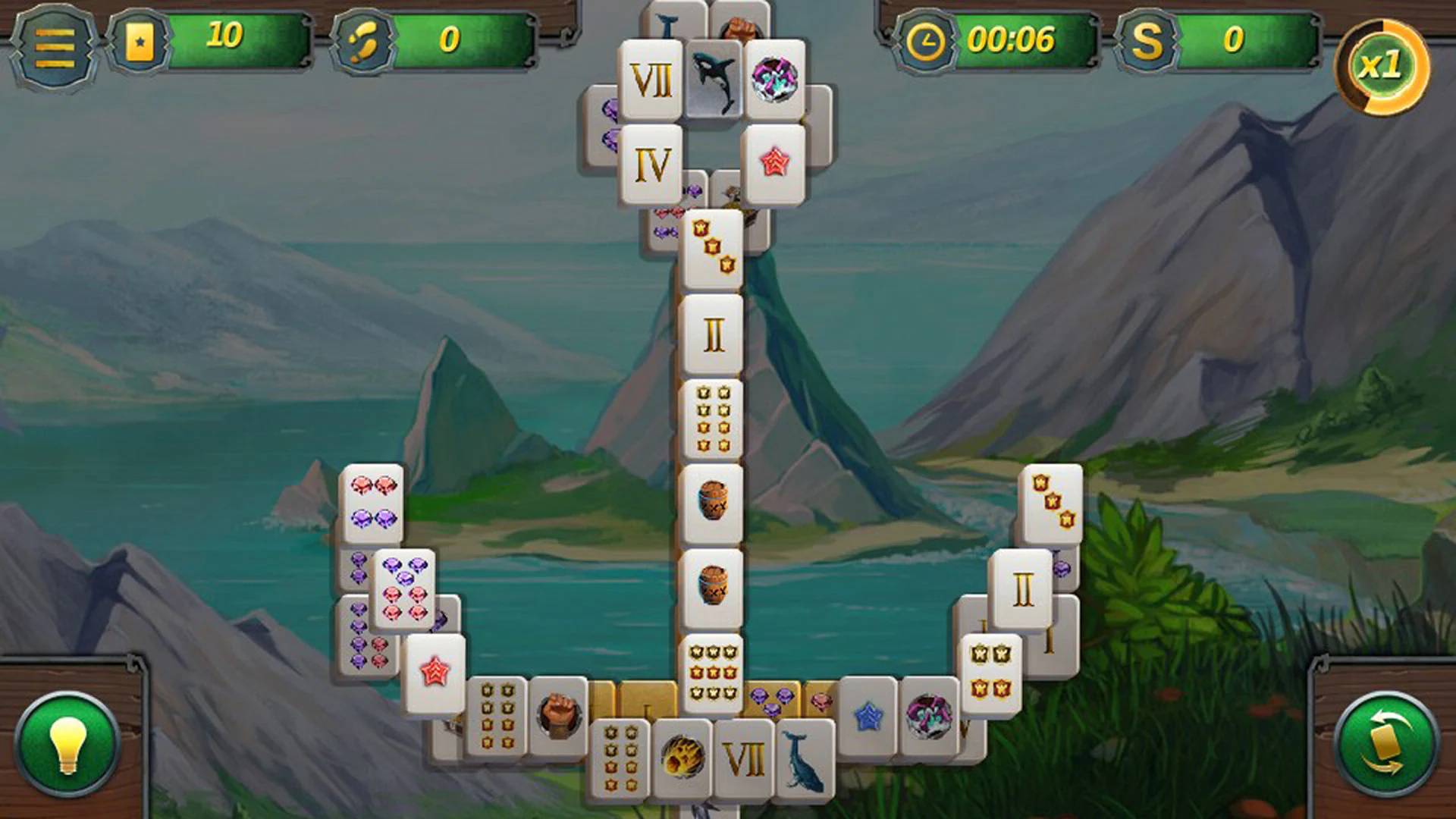Click the clock timer icon
This screenshot has width=1456, height=819.
(x=927, y=43)
